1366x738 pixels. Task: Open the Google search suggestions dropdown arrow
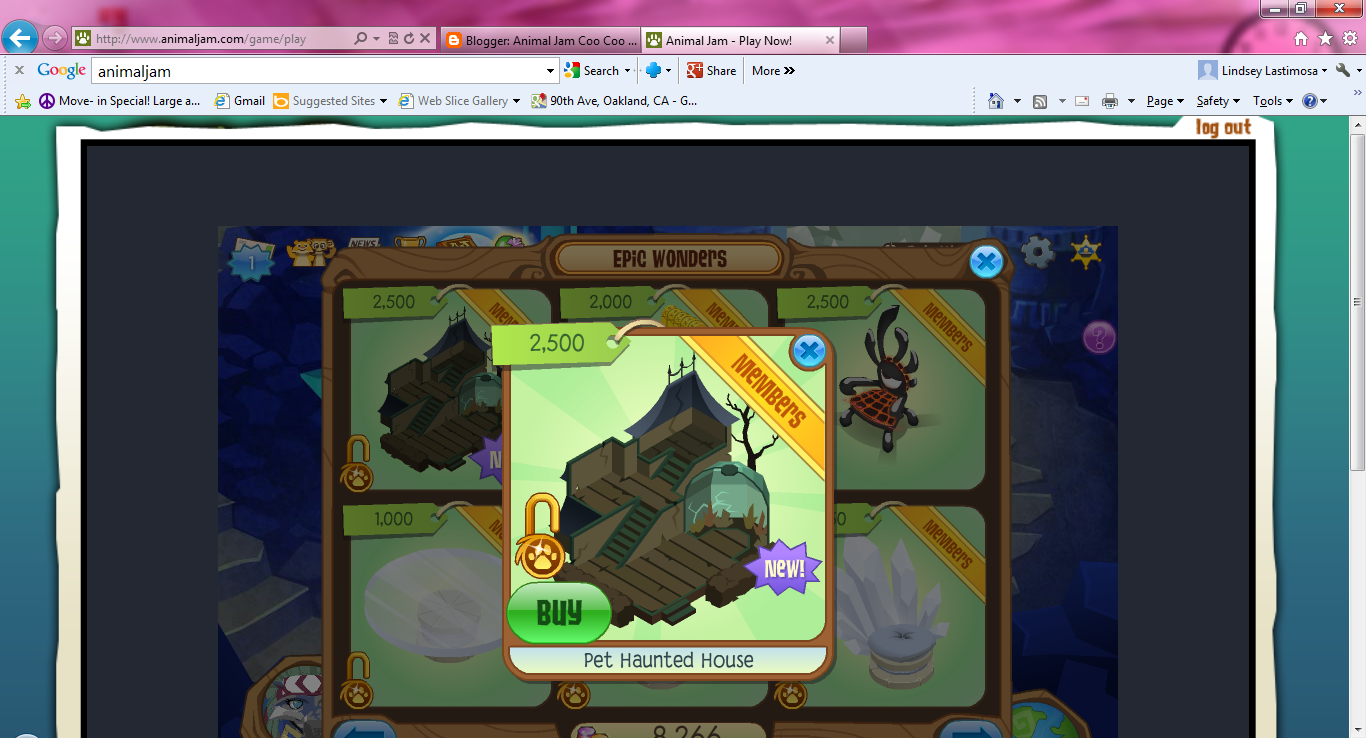549,70
